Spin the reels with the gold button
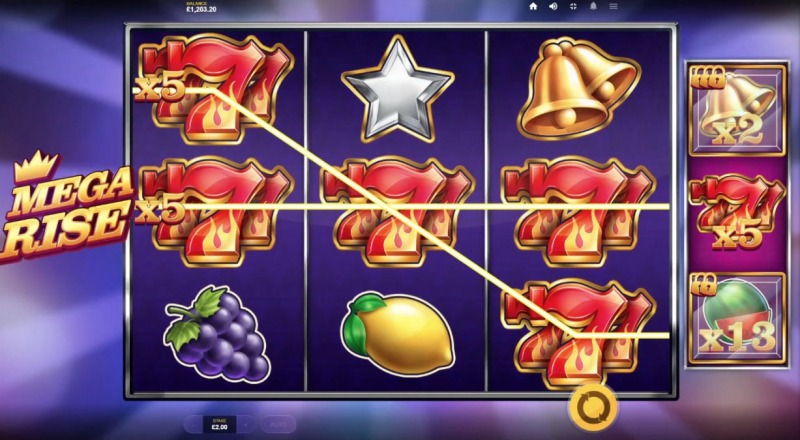The width and height of the screenshot is (800, 440). tap(590, 407)
